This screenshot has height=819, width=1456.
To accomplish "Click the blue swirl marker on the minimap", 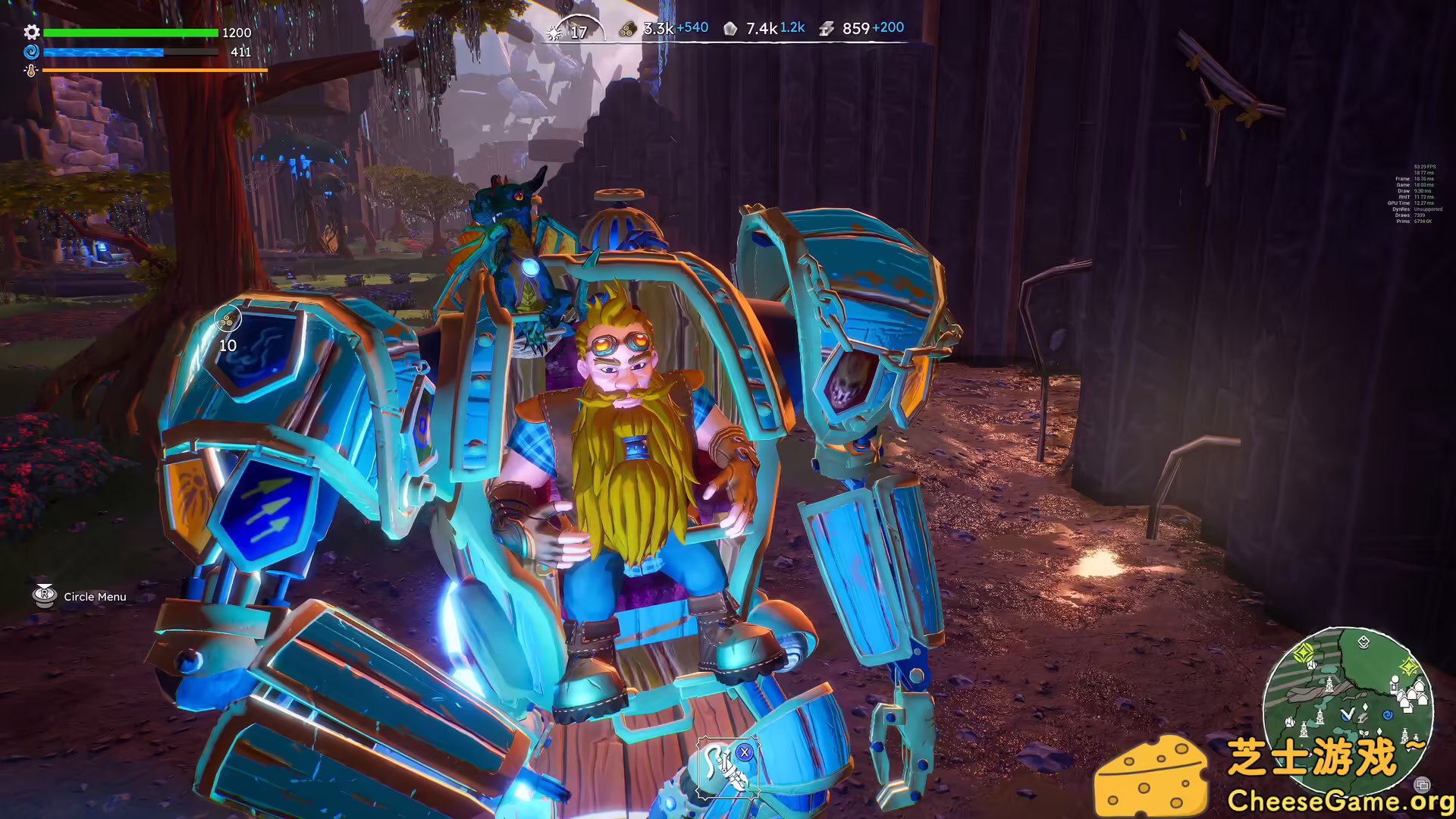I will point(1388,716).
